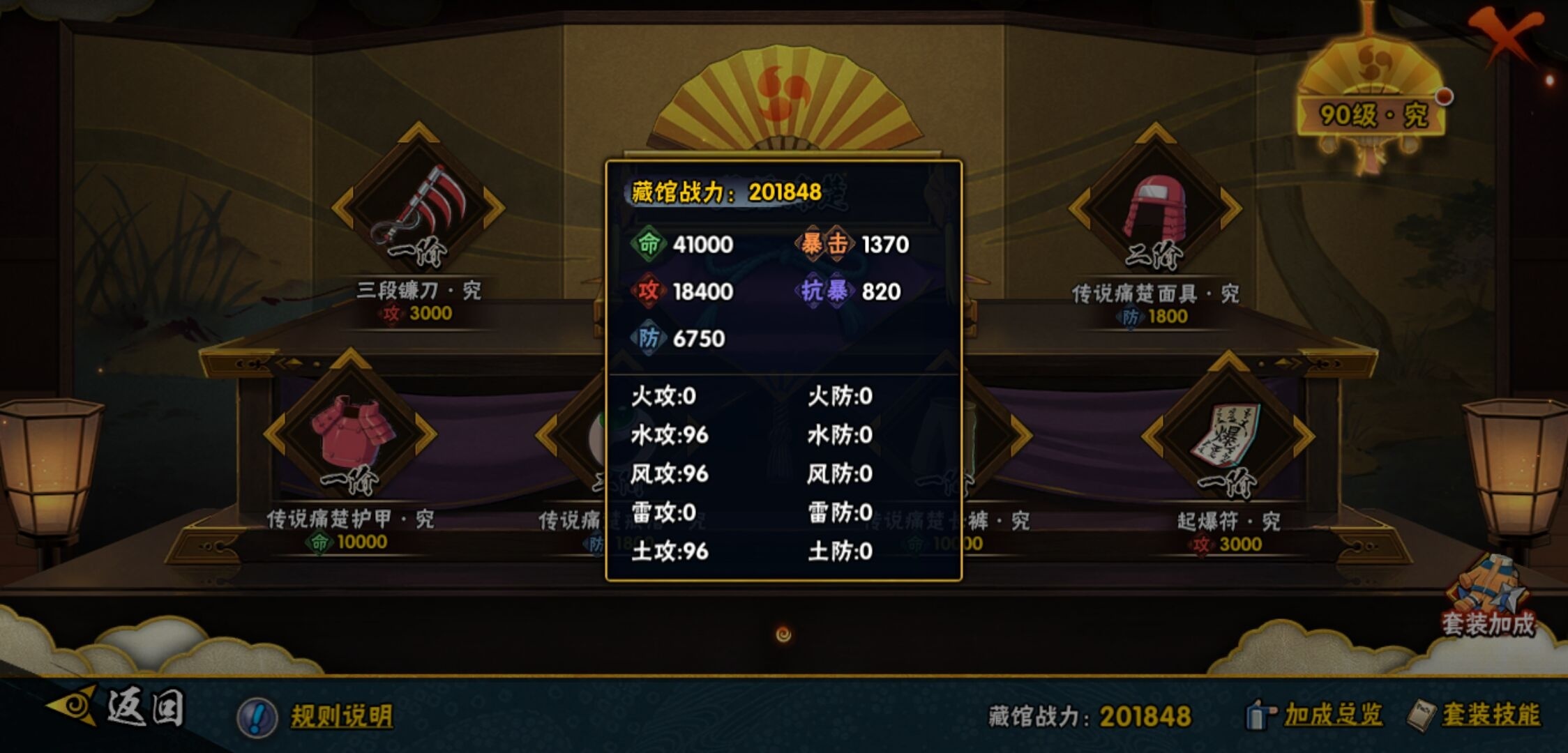This screenshot has width=1568, height=753.
Task: Tap the golden fan emblem at top center
Action: coord(783,91)
